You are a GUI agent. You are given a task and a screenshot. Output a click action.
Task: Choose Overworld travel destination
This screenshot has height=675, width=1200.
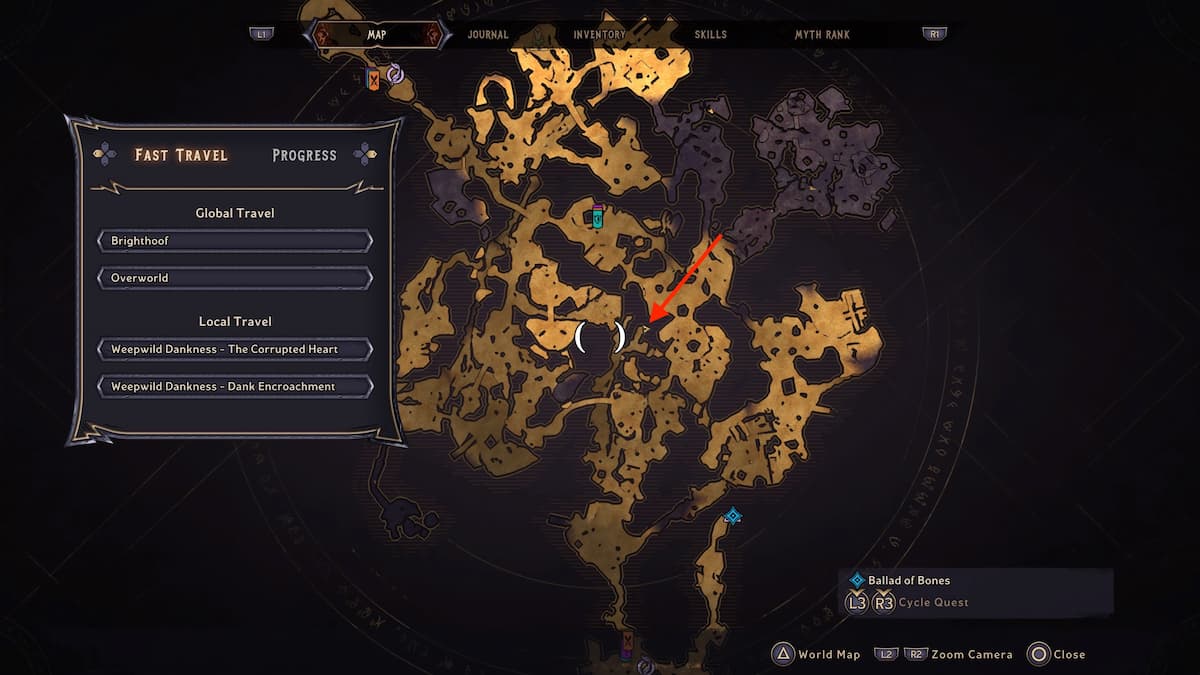click(235, 277)
